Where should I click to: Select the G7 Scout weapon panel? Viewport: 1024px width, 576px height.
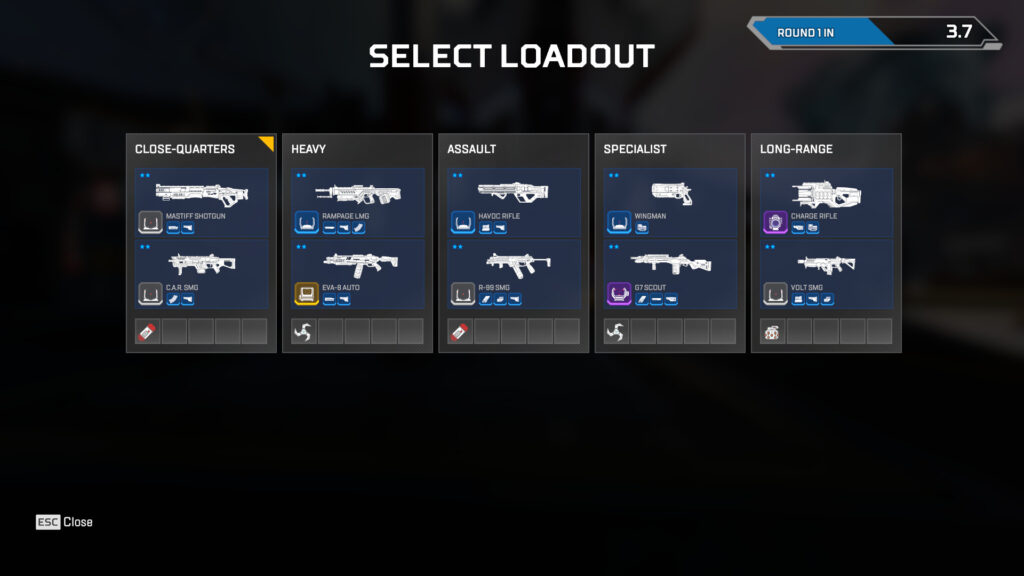[670, 274]
